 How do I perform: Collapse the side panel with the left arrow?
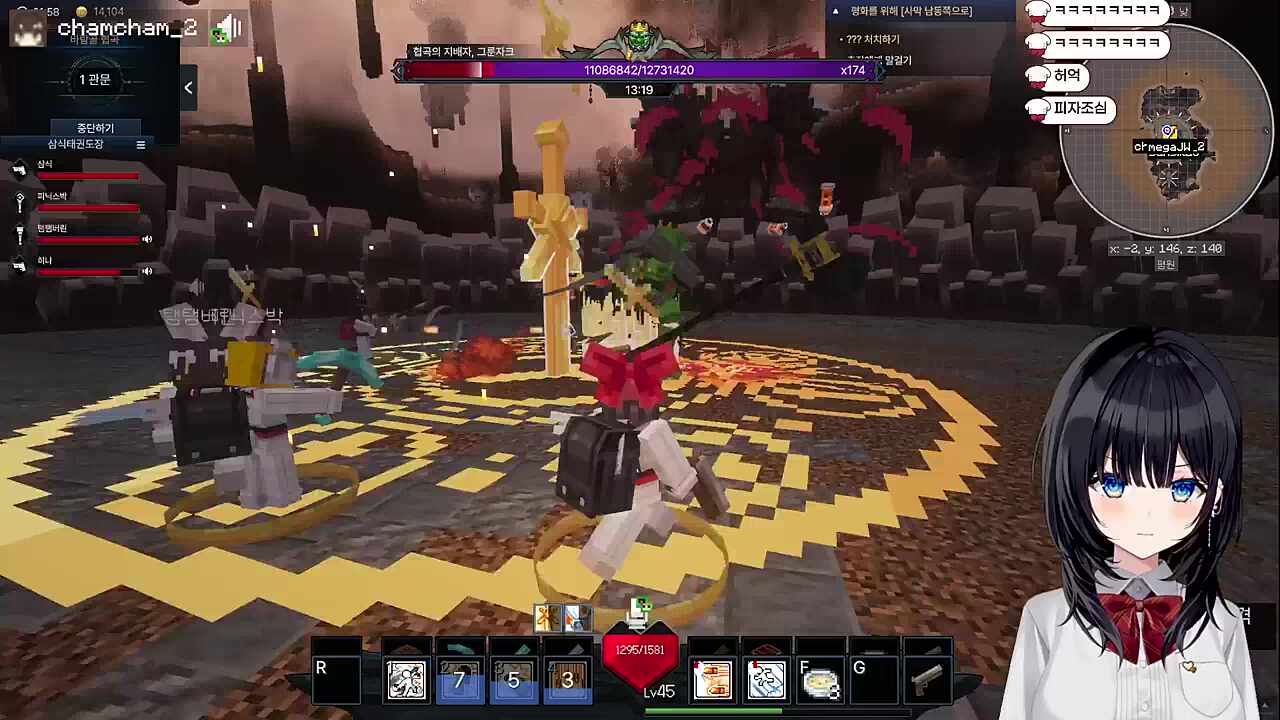(188, 88)
